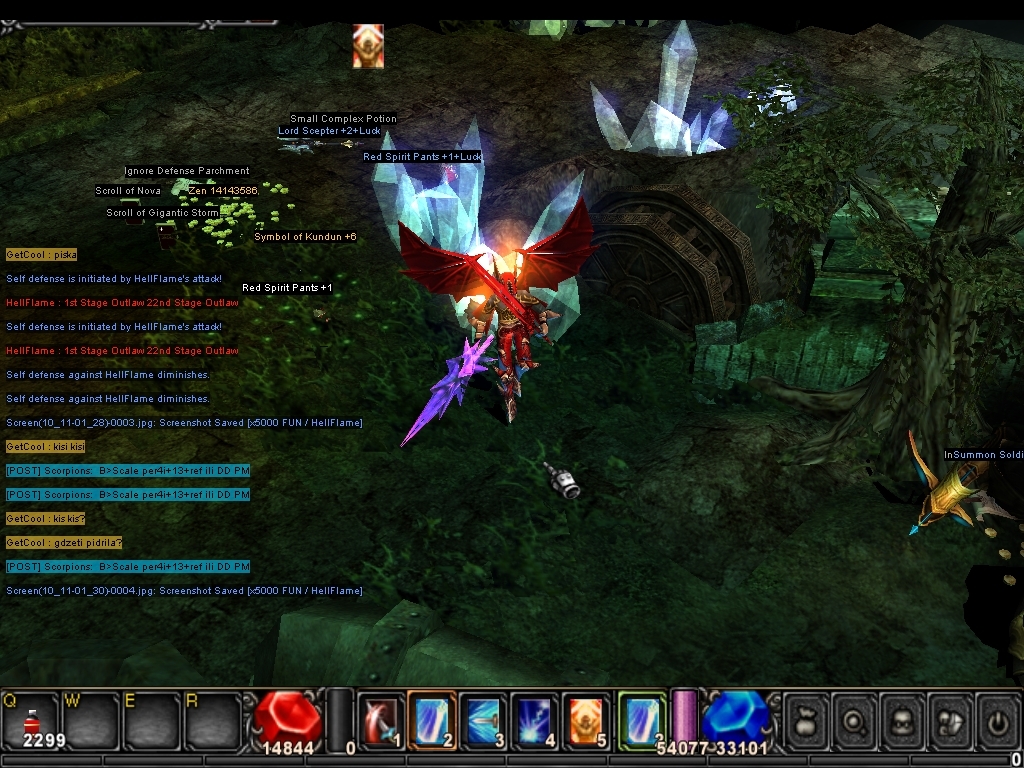Open the green-framed current skill selector
1024x768 pixels.
click(641, 720)
